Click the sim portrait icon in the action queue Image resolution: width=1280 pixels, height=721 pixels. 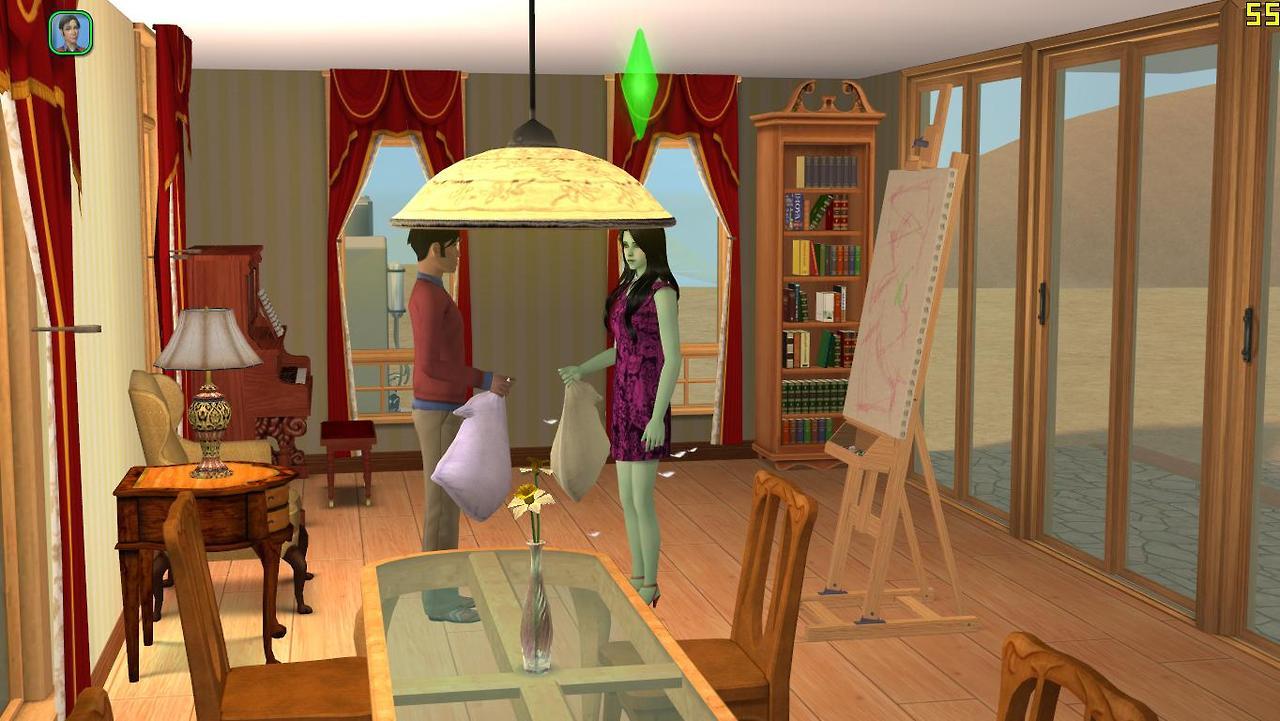pyautogui.click(x=71, y=33)
